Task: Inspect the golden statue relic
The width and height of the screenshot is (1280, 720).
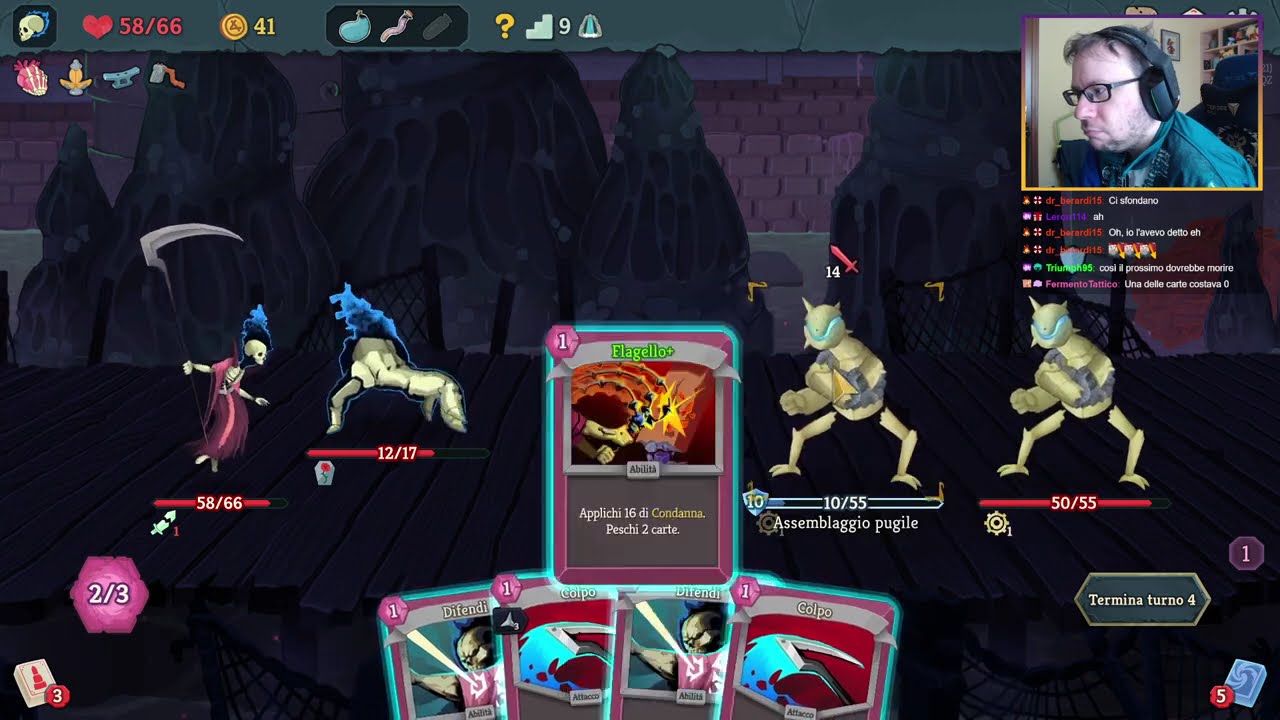Action: [x=75, y=77]
